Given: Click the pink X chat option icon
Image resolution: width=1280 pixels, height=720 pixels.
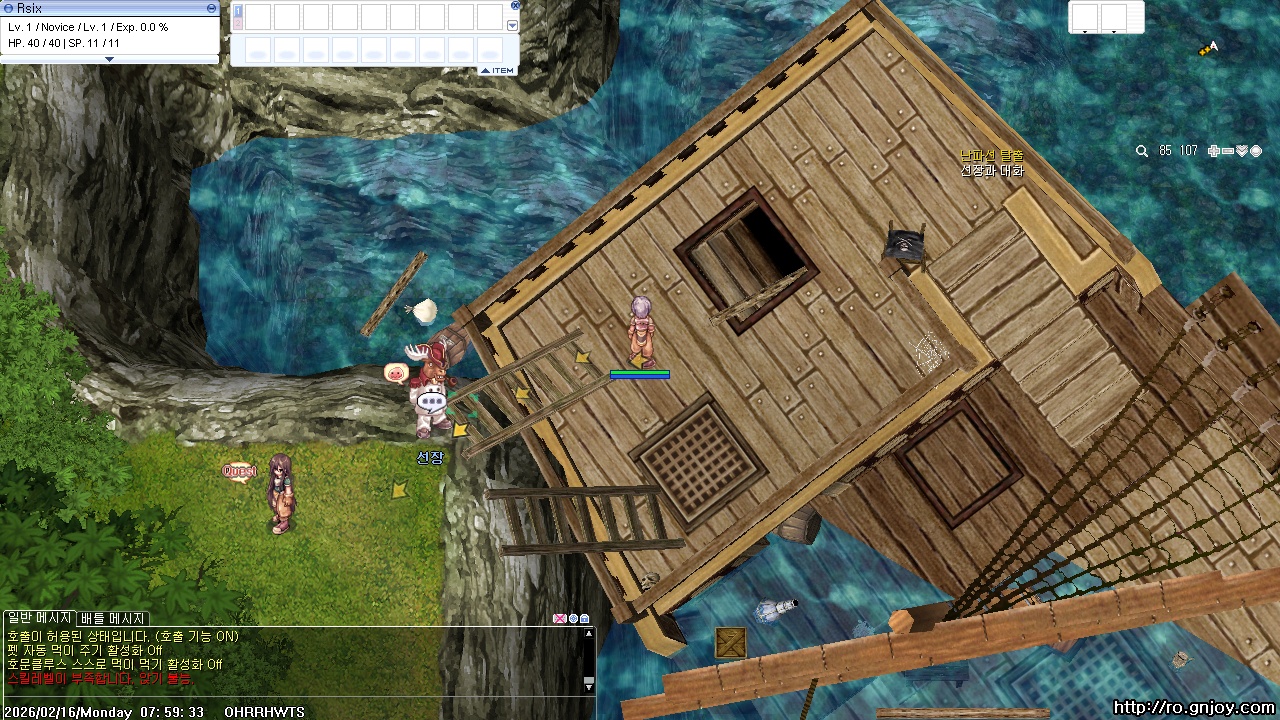Looking at the screenshot, I should (560, 619).
